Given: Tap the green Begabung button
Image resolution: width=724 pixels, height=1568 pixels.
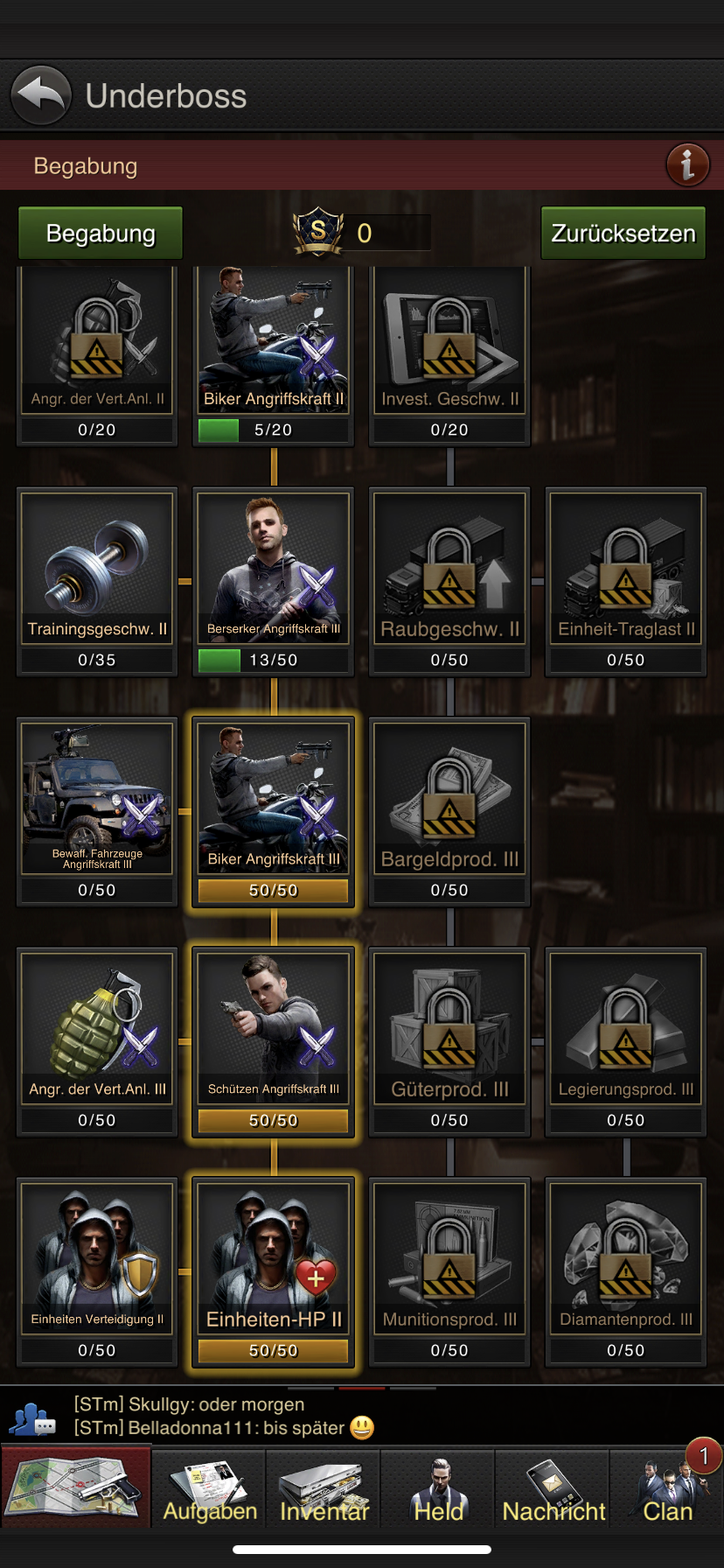Looking at the screenshot, I should coord(101,234).
